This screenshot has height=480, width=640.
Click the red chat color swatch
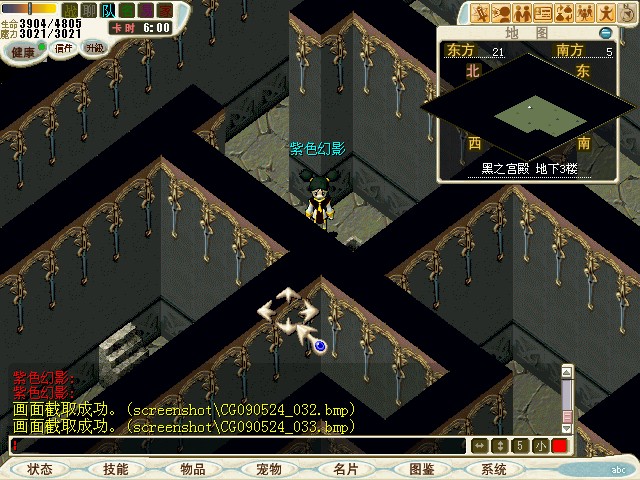click(x=559, y=445)
